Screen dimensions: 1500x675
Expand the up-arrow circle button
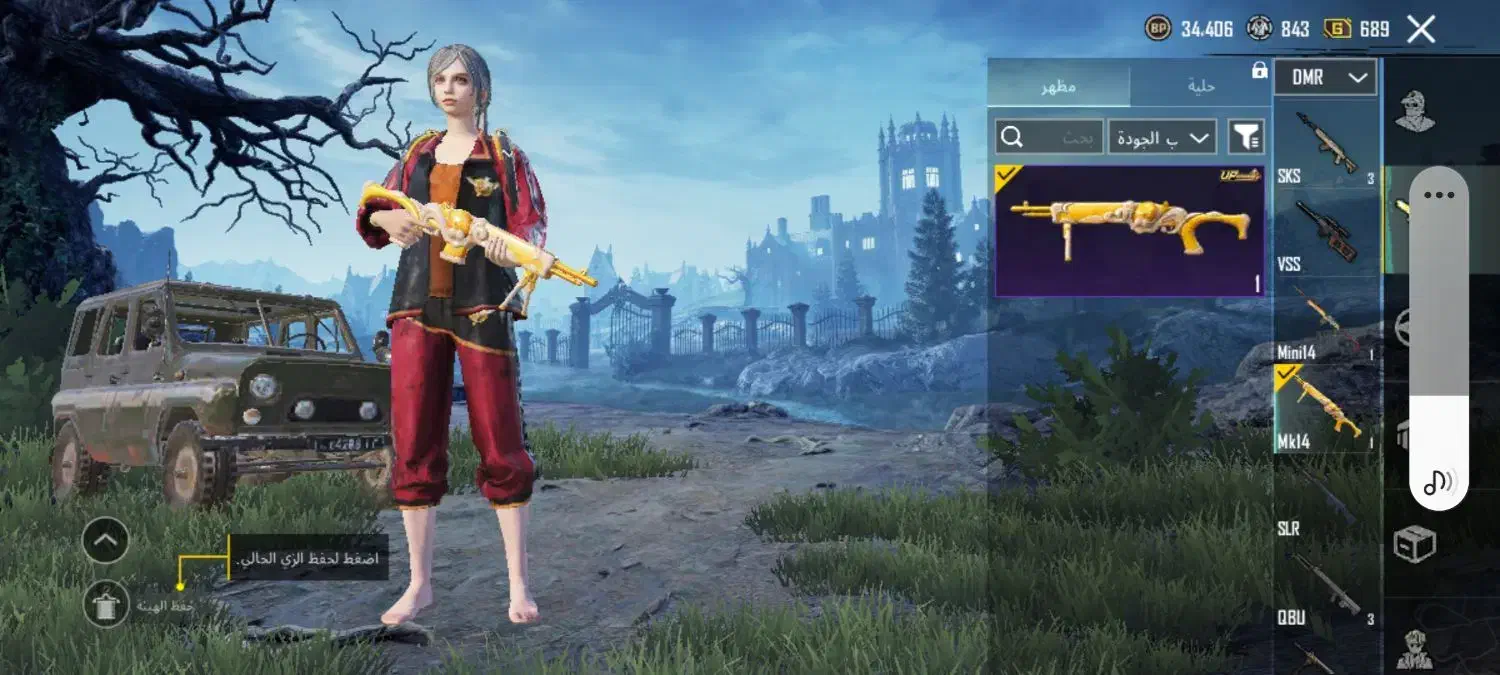(x=105, y=541)
